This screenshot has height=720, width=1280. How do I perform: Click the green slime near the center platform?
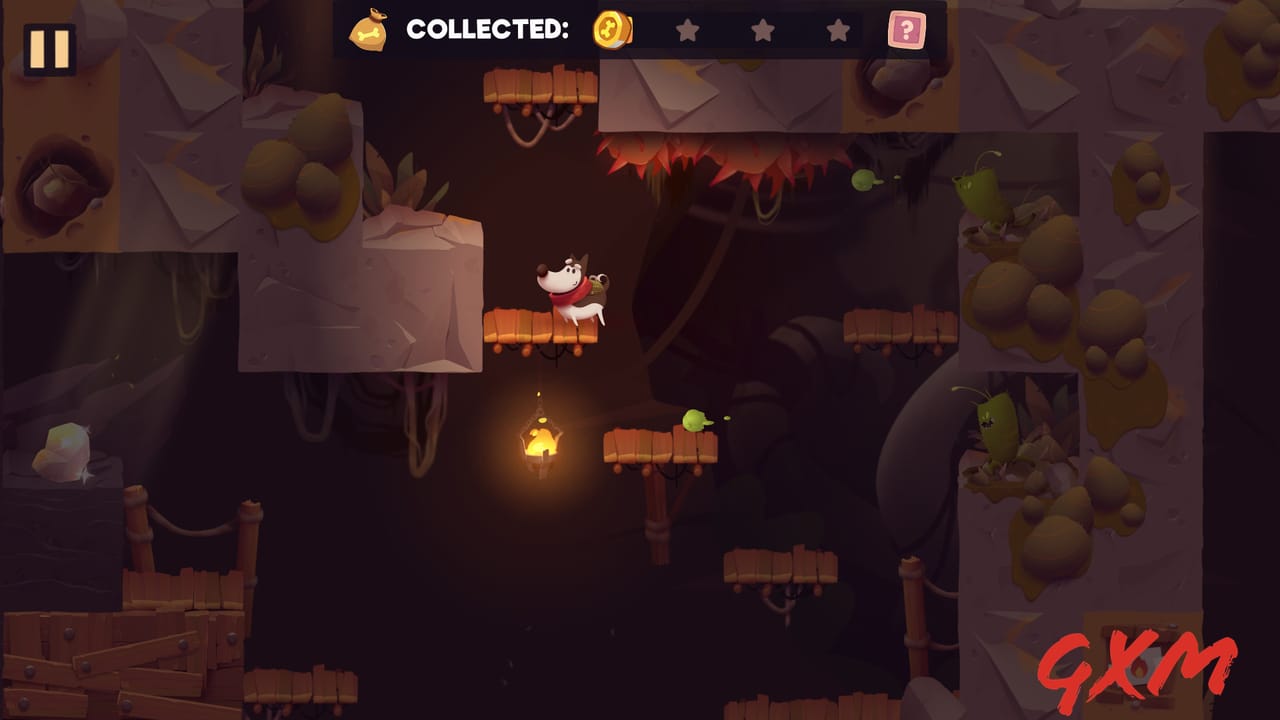(693, 423)
